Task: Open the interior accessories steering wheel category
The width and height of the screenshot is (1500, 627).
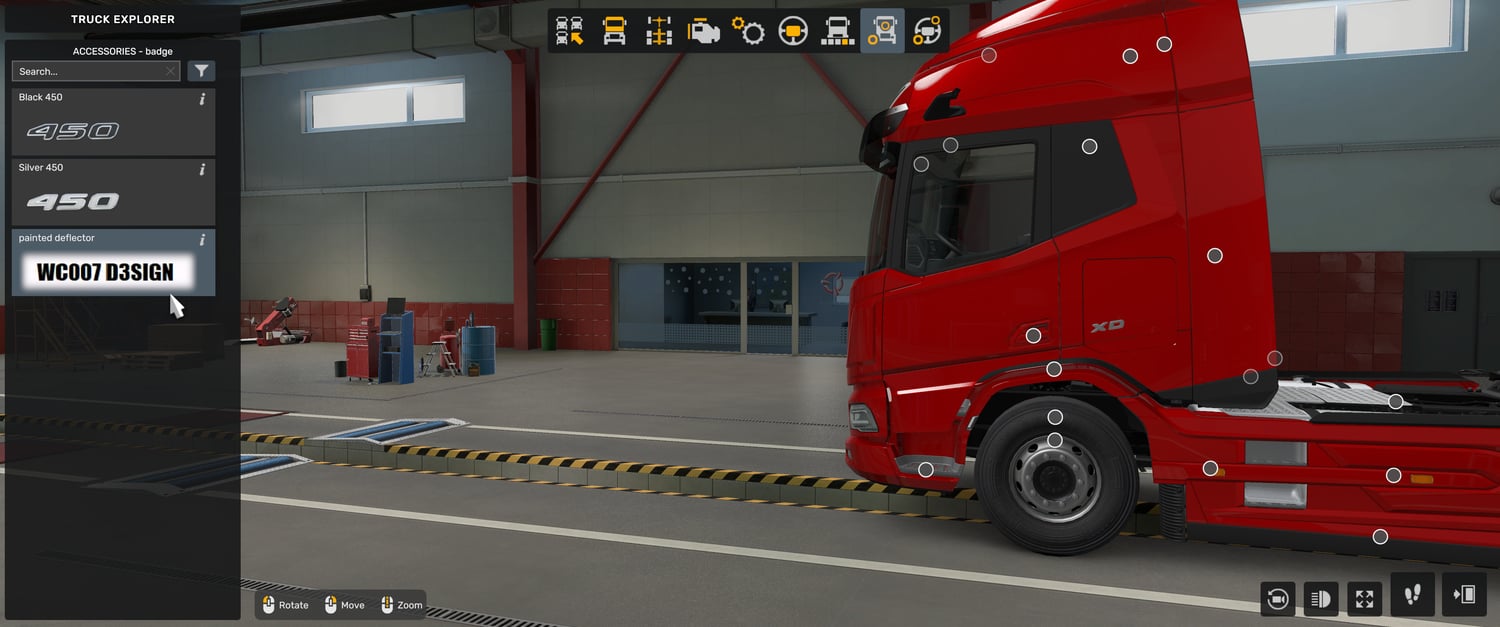Action: click(927, 31)
